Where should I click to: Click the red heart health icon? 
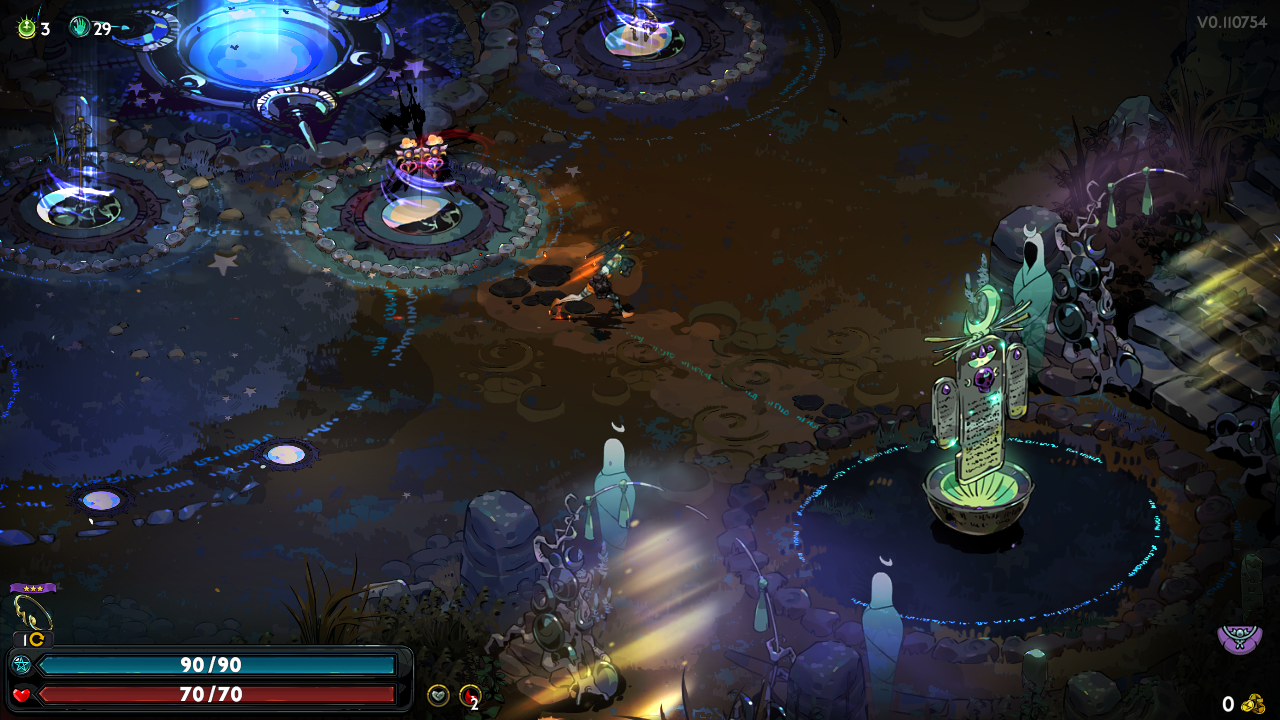22,694
